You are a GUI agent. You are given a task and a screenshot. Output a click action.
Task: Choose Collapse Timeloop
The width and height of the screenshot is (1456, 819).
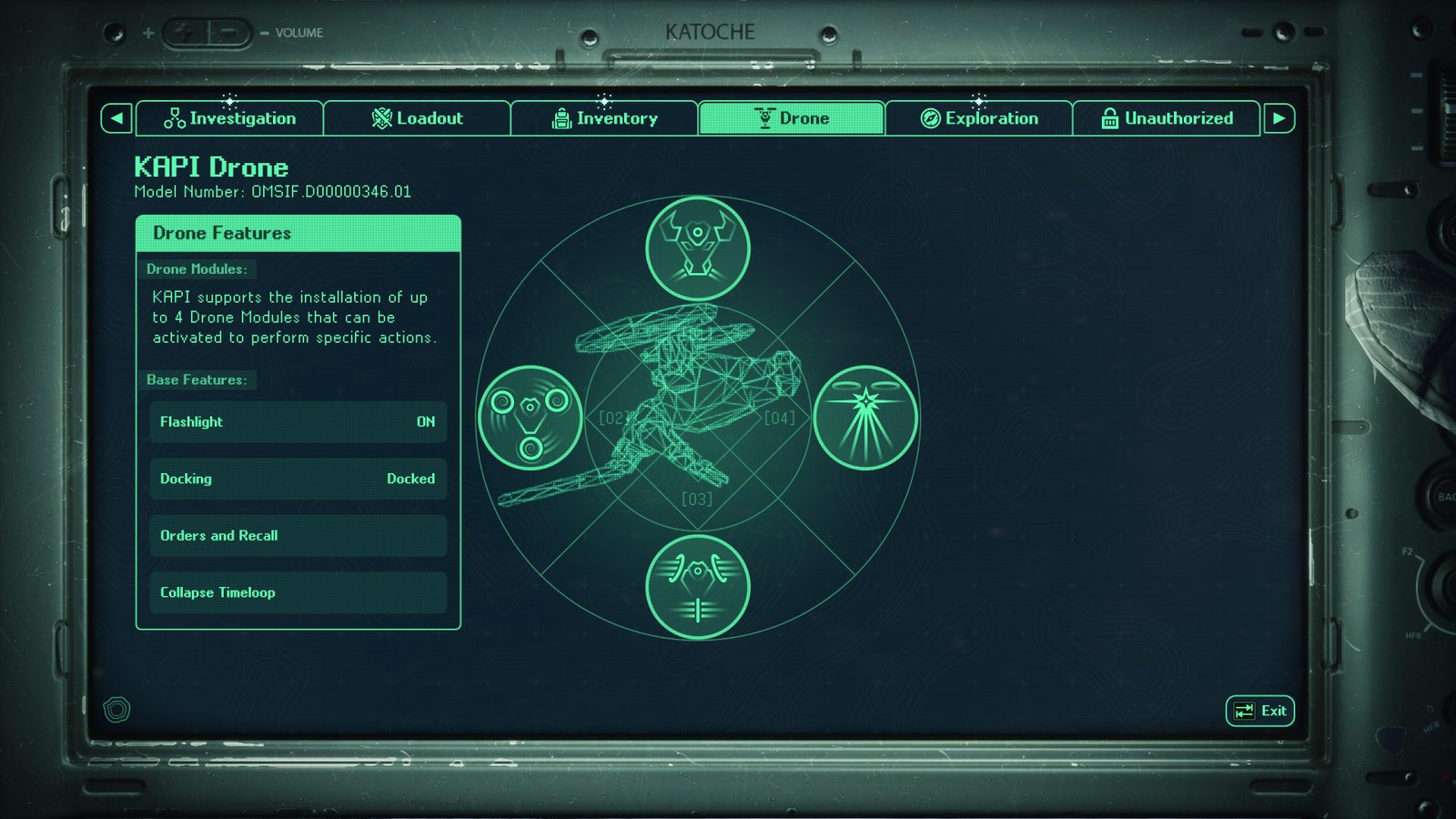click(298, 592)
